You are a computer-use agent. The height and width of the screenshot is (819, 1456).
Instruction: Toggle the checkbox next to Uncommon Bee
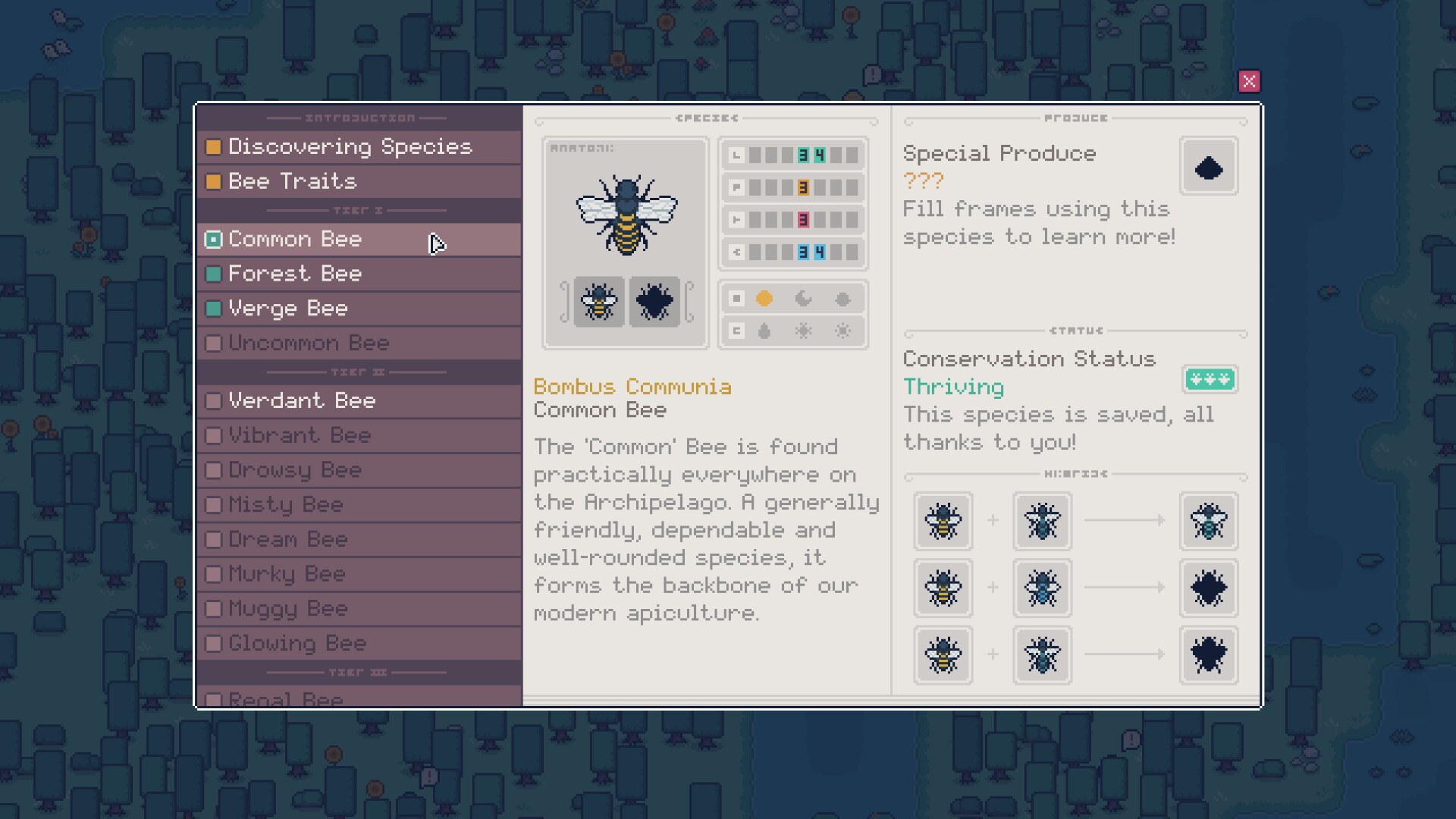point(213,343)
